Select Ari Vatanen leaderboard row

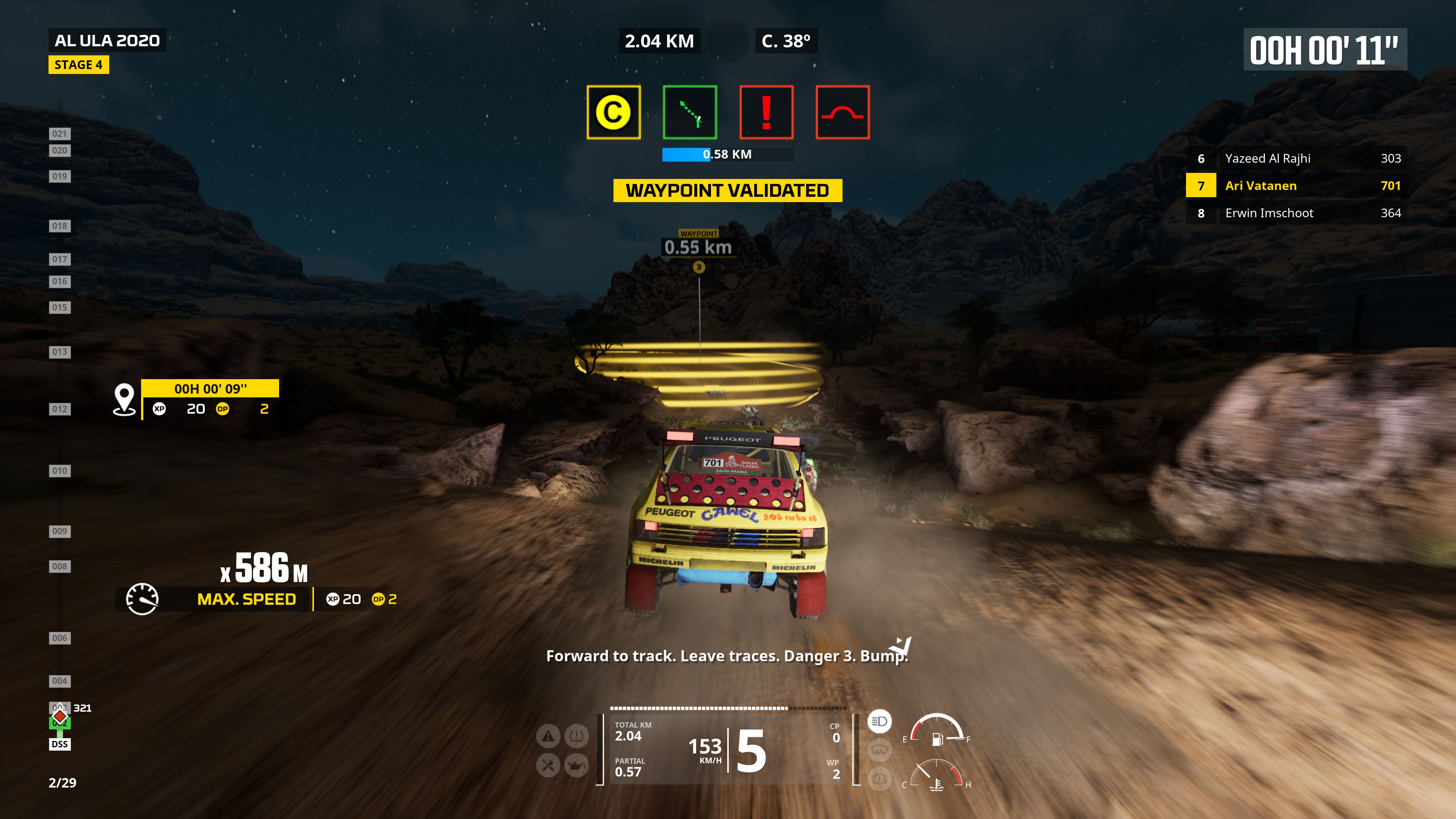(x=1296, y=185)
